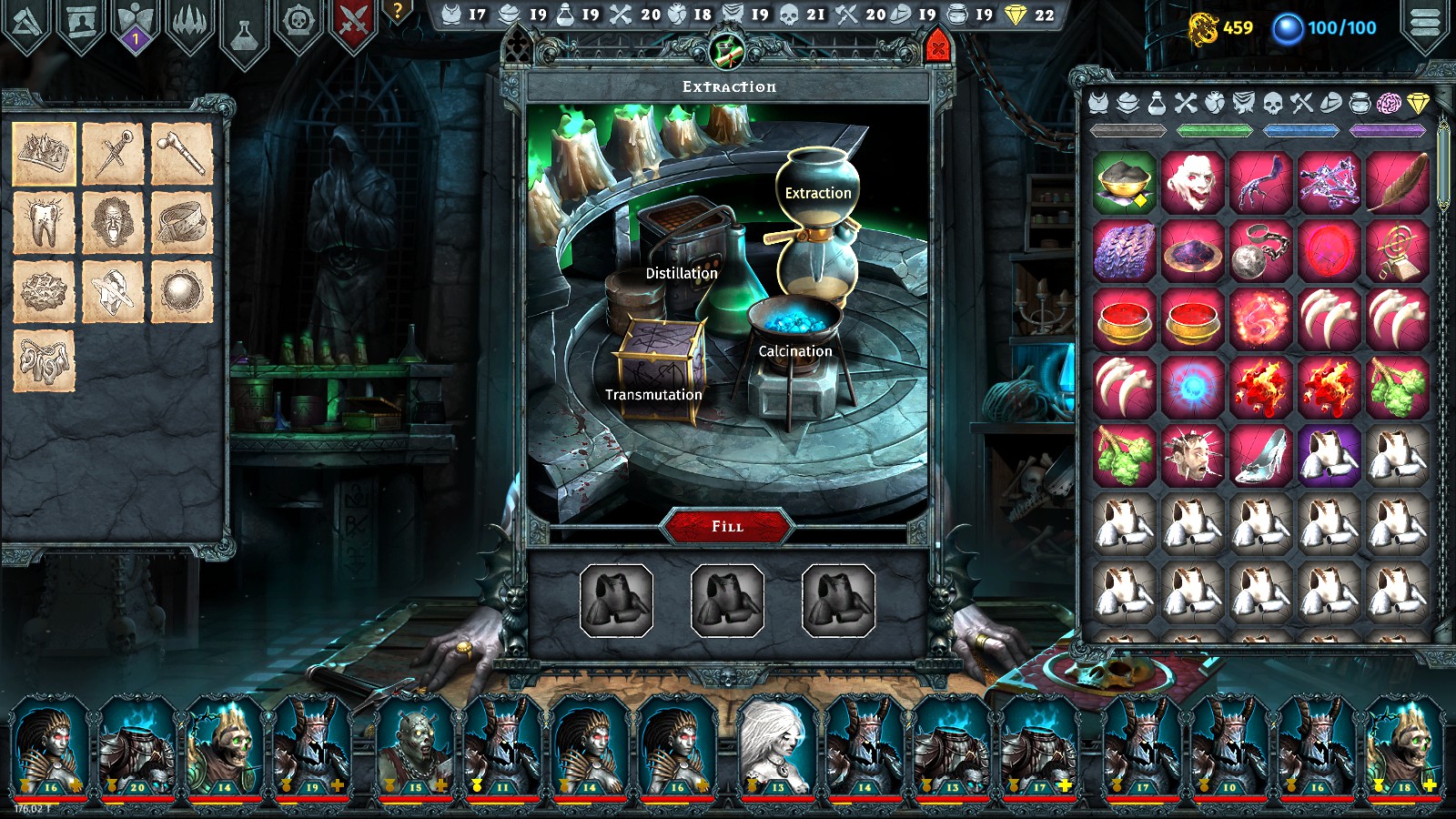Filter inventory by purple rarity bar
The height and width of the screenshot is (819, 1456).
1384,129
